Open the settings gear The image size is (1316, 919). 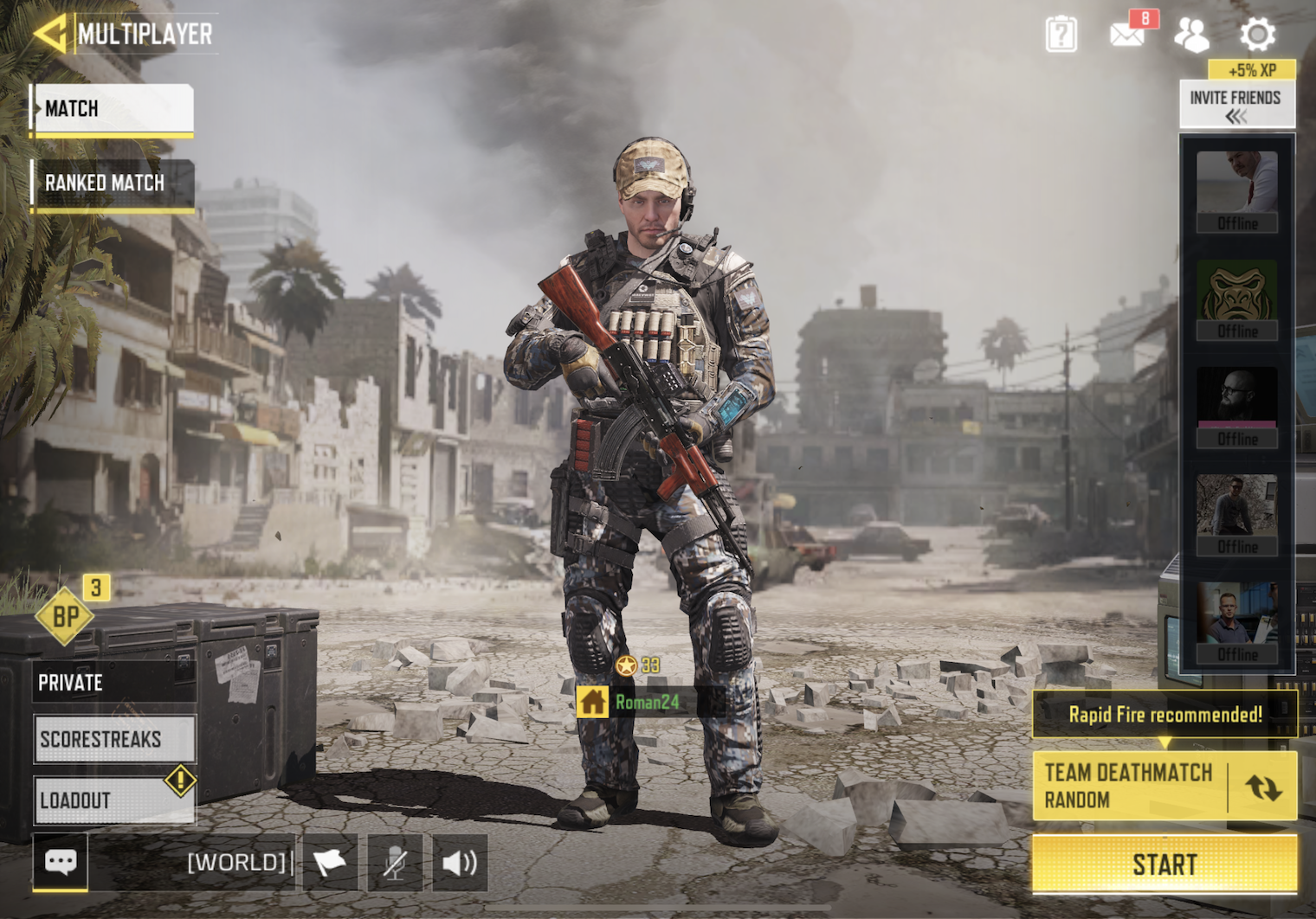point(1257,35)
